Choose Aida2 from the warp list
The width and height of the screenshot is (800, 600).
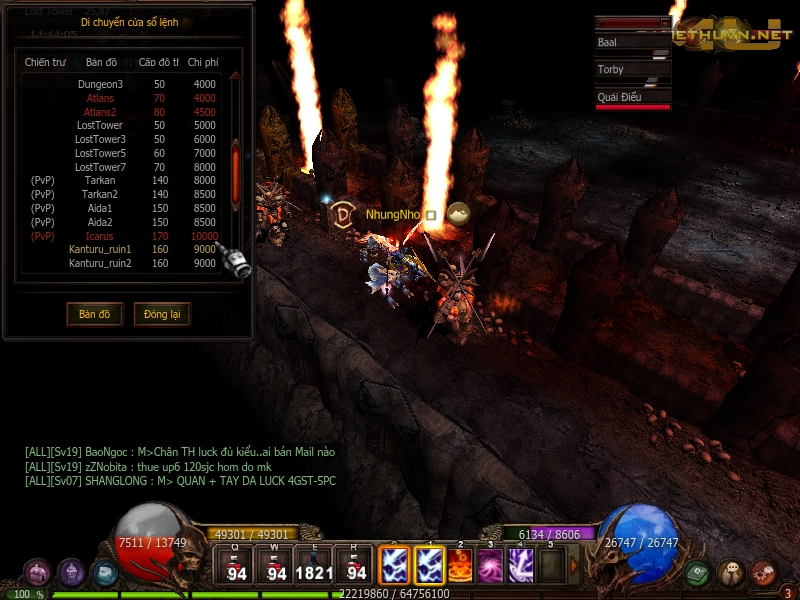100,222
